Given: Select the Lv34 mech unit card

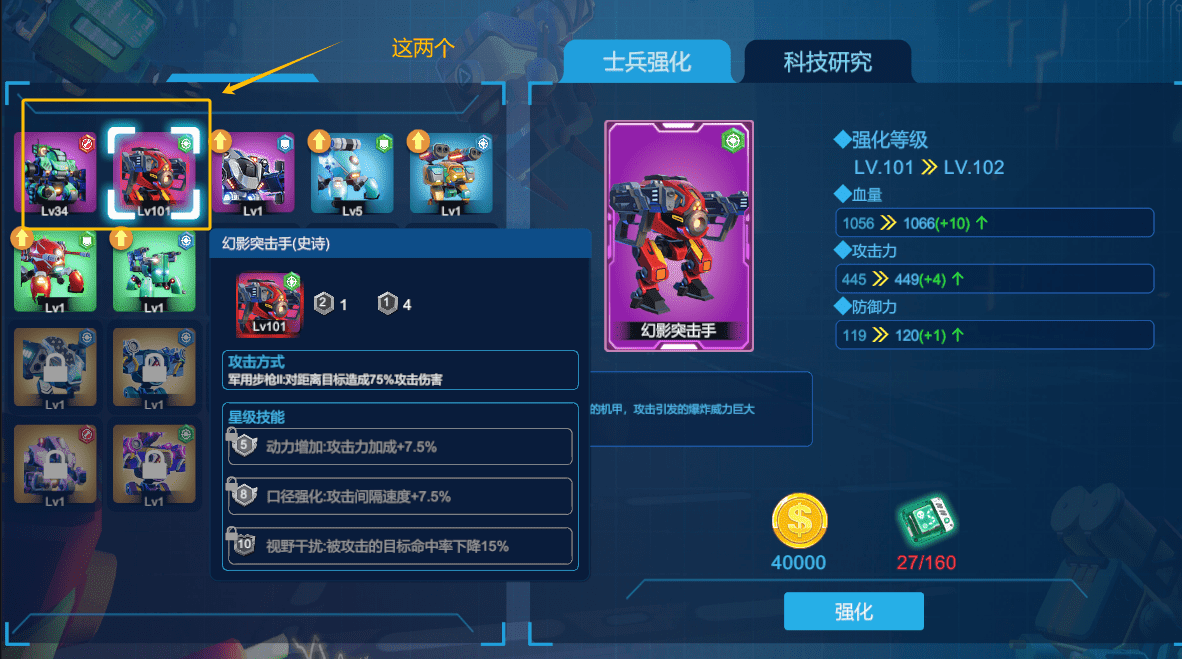Looking at the screenshot, I should point(55,171).
